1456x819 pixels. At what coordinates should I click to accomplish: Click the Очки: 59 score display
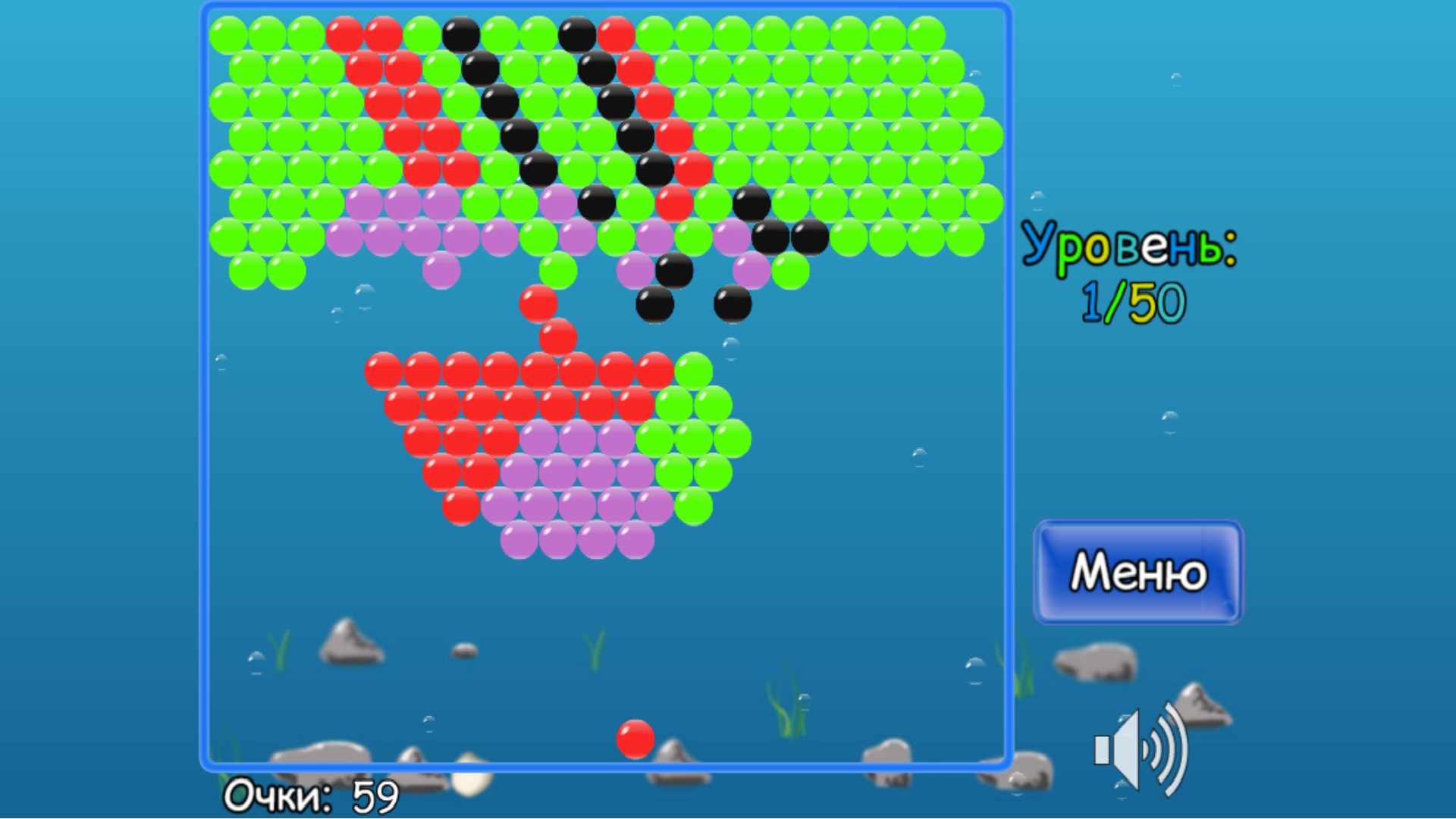pos(311,795)
